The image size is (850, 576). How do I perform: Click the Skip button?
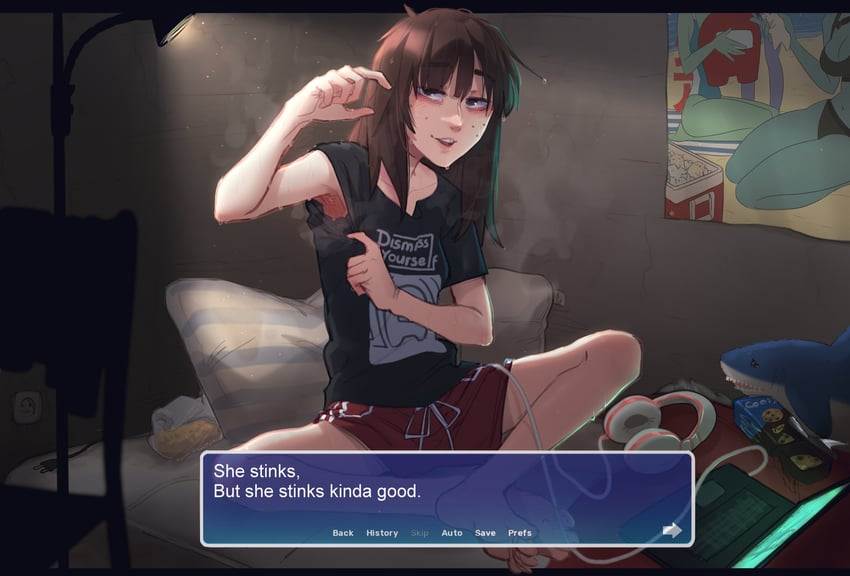tap(420, 533)
